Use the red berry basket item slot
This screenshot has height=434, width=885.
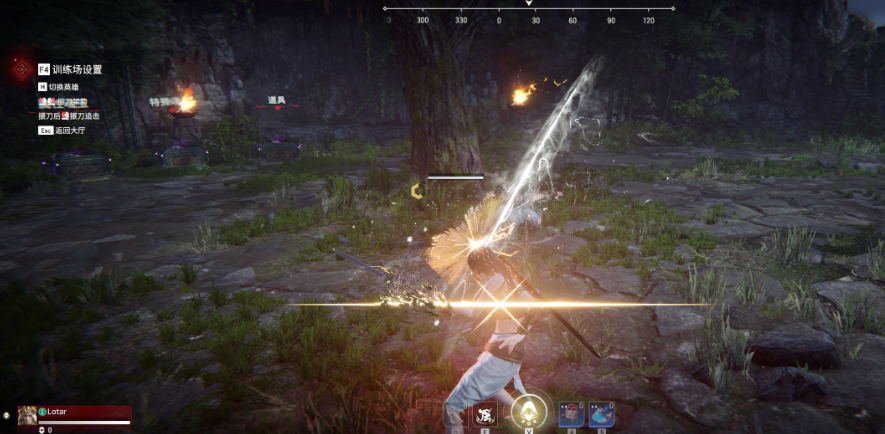coord(572,413)
